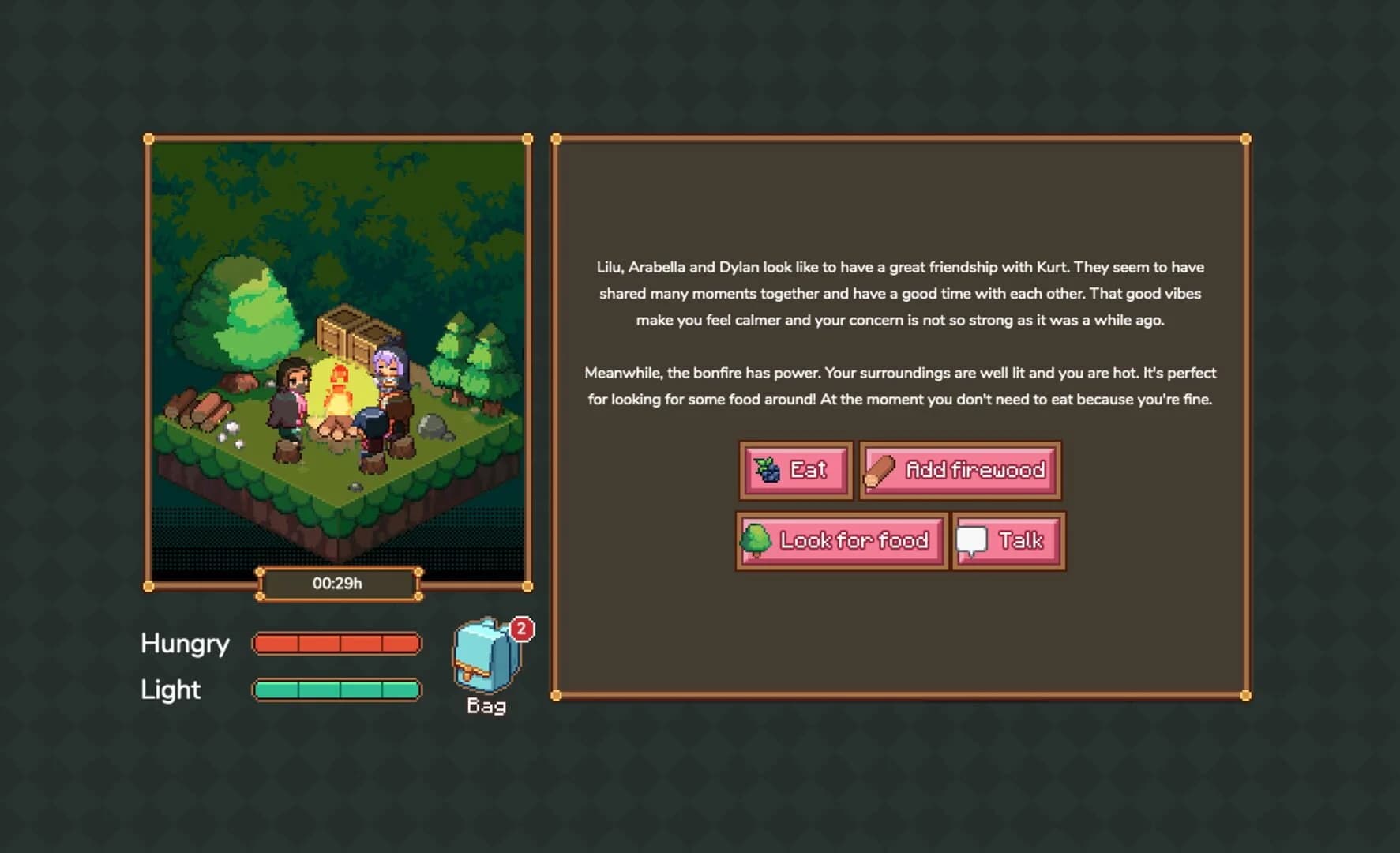Click the 00:29h timer display

[338, 584]
